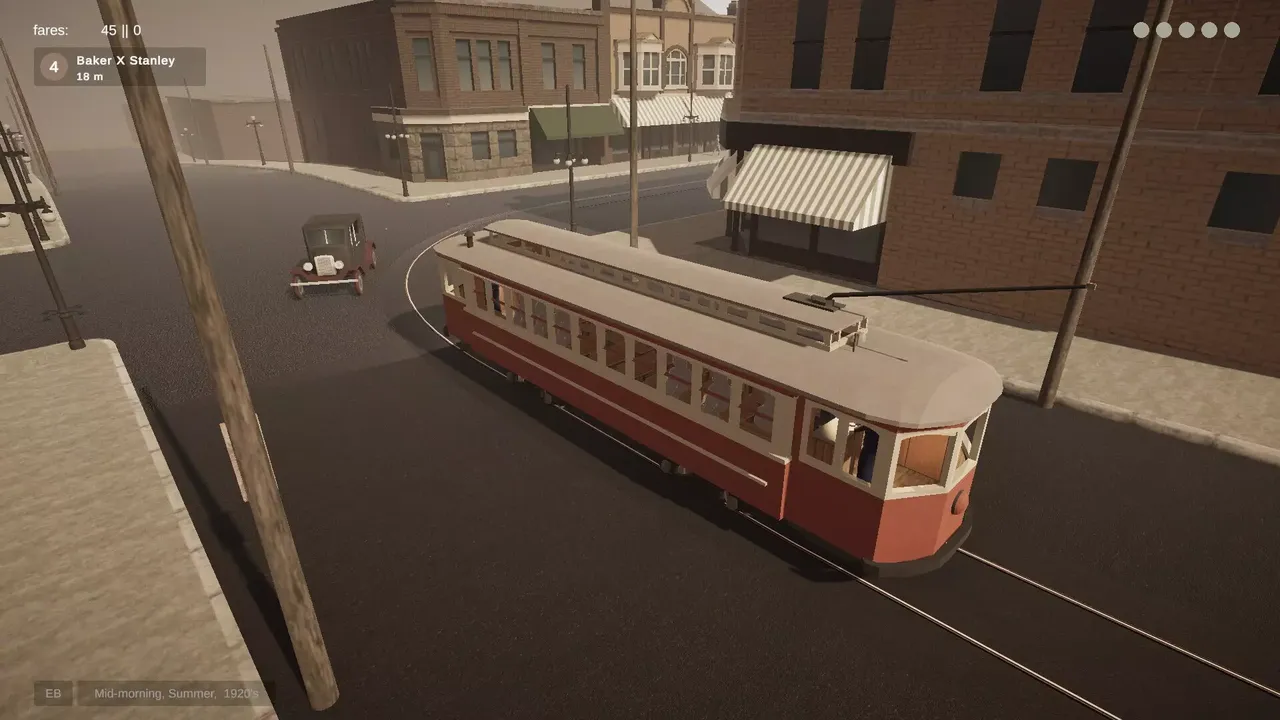Click the second status dot indicator
Viewport: 1280px width, 720px height.
click(1163, 30)
